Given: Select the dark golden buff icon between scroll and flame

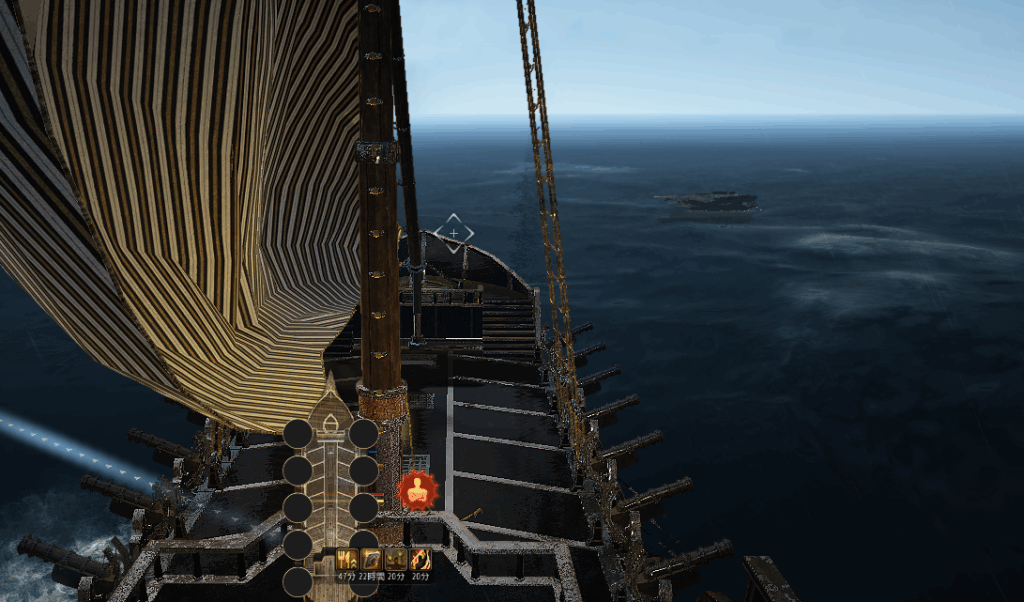Looking at the screenshot, I should [396, 560].
